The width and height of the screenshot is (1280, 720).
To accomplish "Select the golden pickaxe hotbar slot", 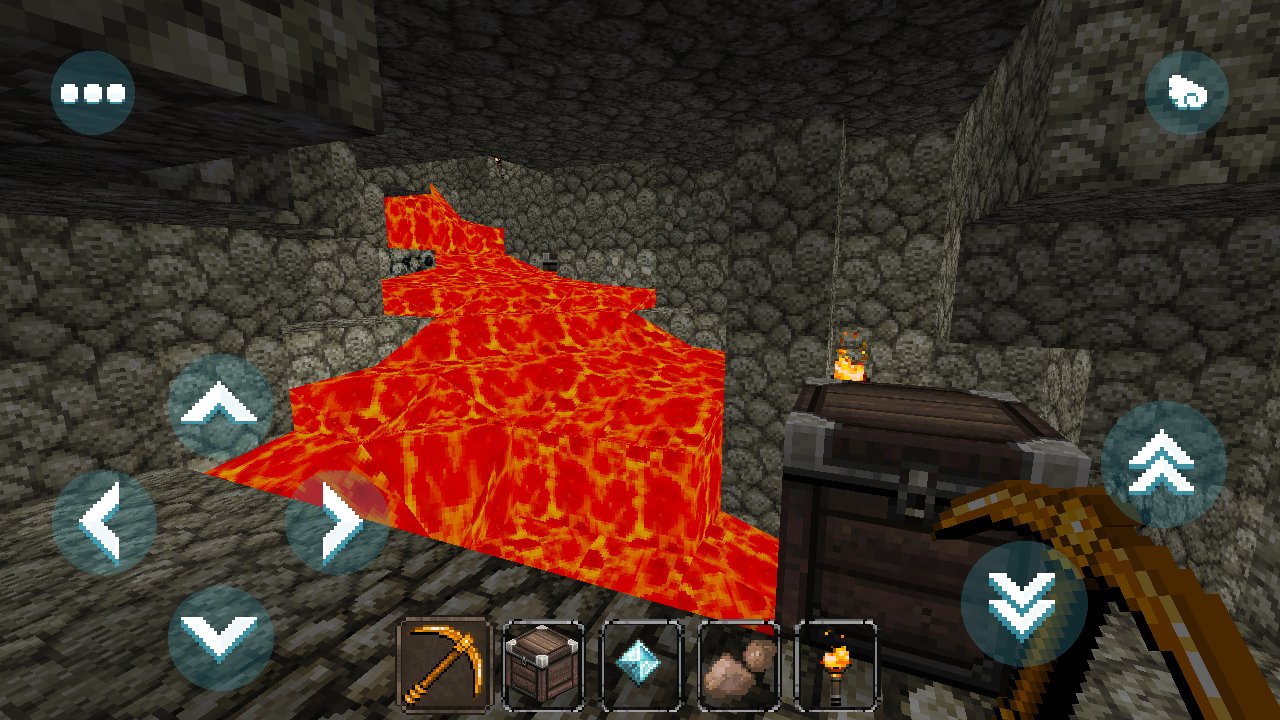I will (446, 665).
